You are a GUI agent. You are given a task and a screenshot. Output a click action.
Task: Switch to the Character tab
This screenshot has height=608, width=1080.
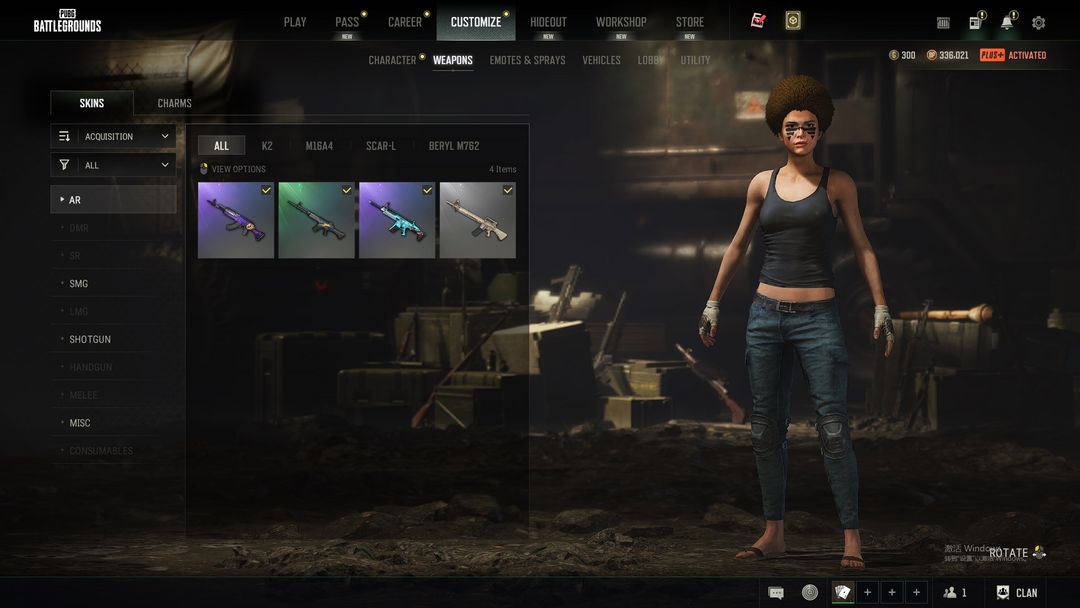(392, 60)
